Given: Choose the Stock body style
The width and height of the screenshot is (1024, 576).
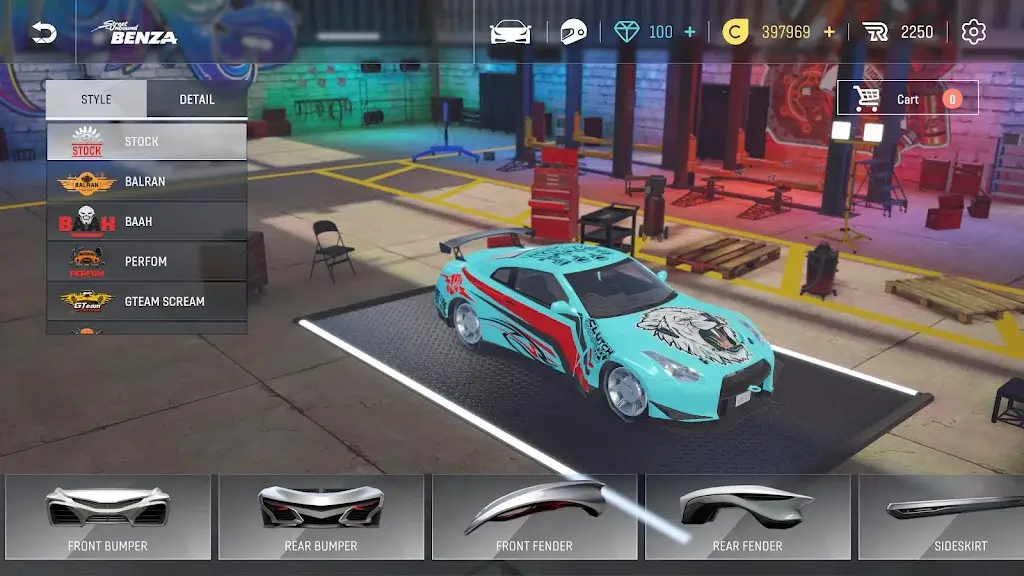Looking at the screenshot, I should (146, 141).
